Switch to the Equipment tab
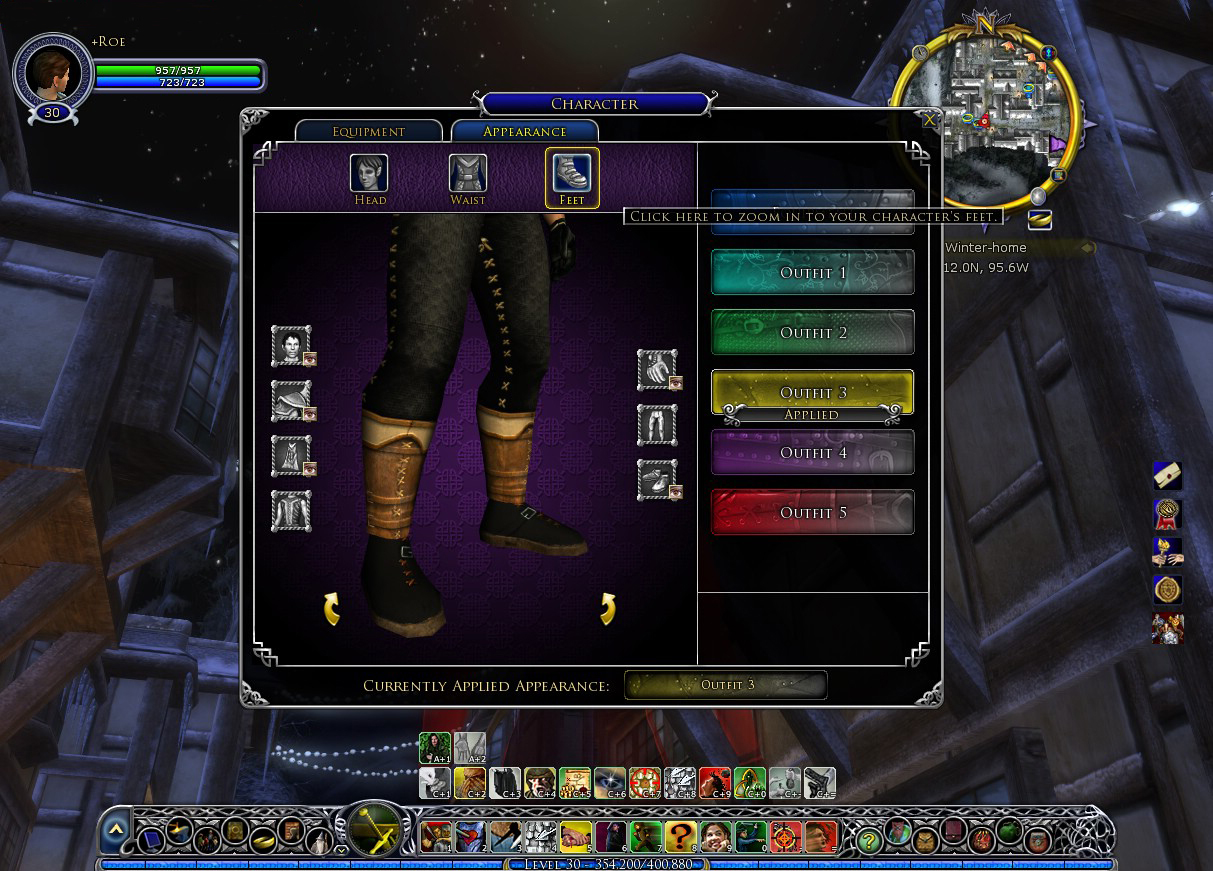This screenshot has width=1213, height=871. point(368,131)
